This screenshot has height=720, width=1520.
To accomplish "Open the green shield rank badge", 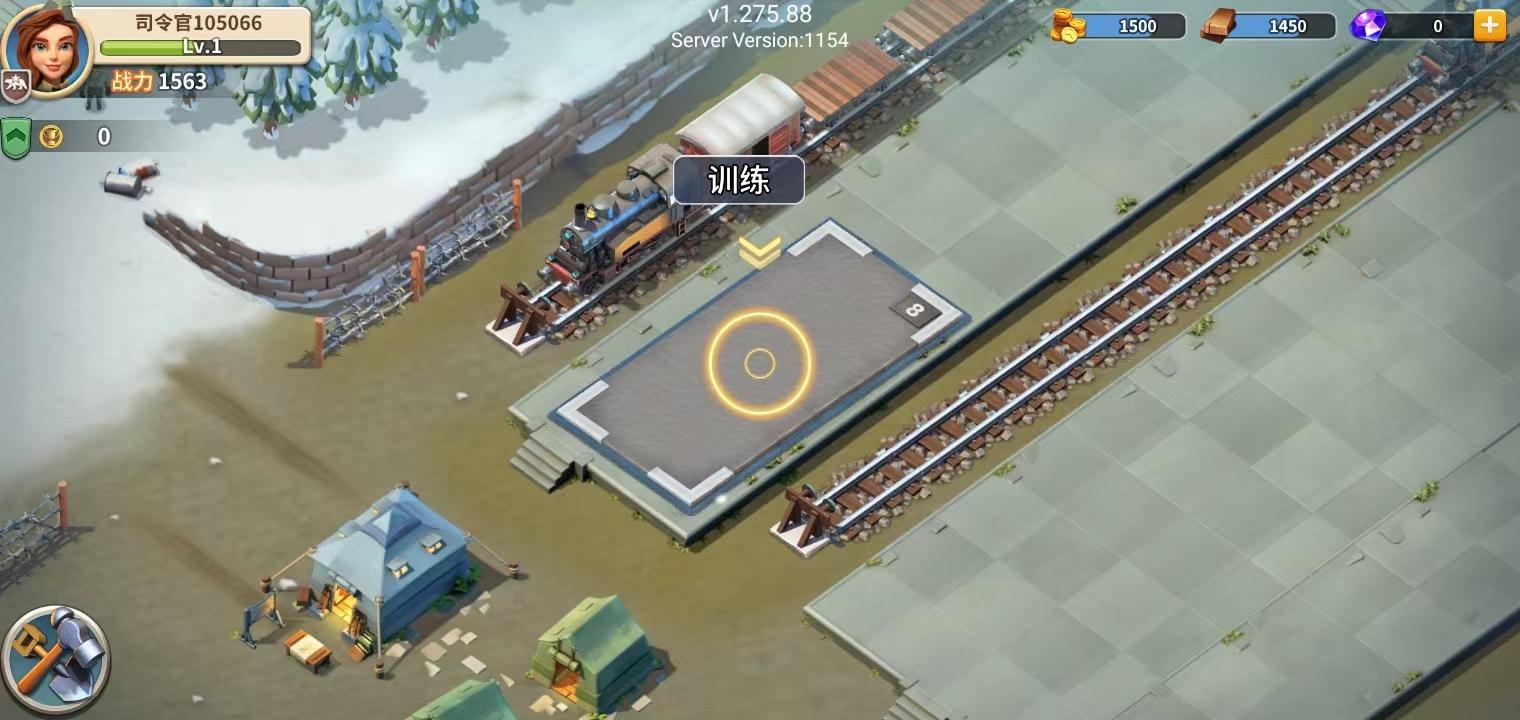I will [17, 137].
